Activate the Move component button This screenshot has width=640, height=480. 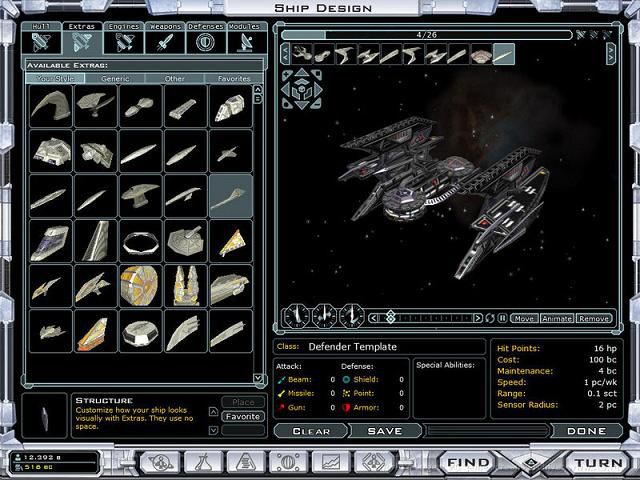[524, 318]
